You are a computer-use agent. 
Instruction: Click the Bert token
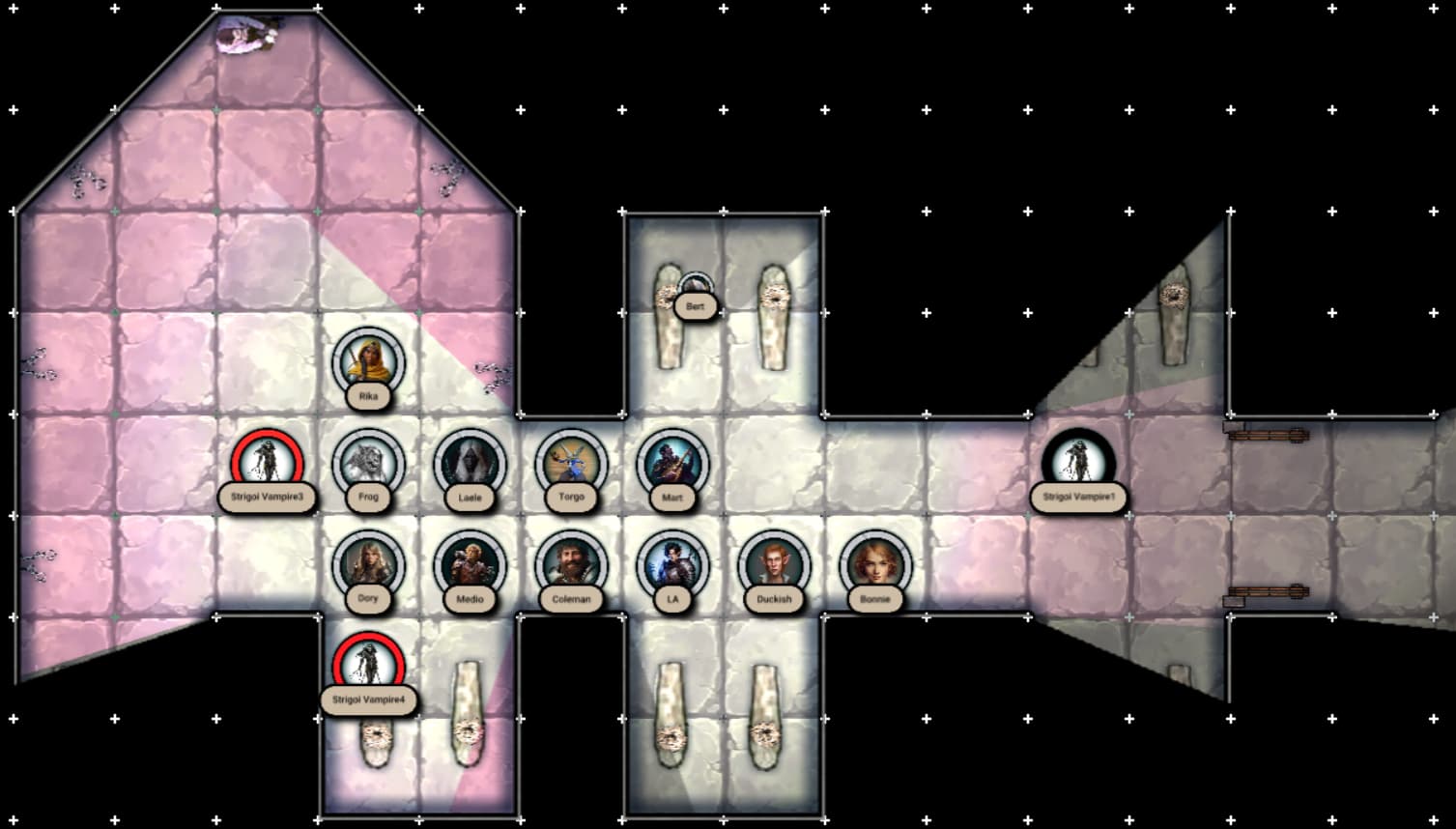click(x=695, y=288)
